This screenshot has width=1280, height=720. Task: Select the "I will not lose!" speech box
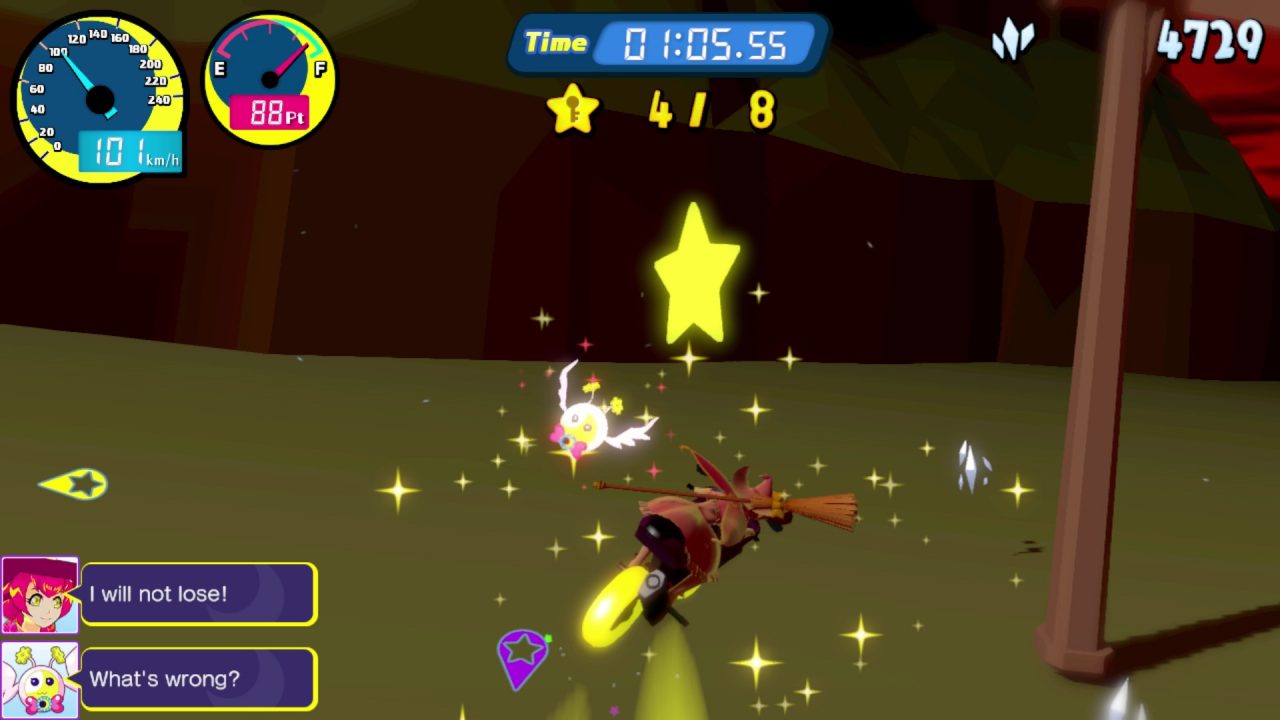[x=199, y=594]
